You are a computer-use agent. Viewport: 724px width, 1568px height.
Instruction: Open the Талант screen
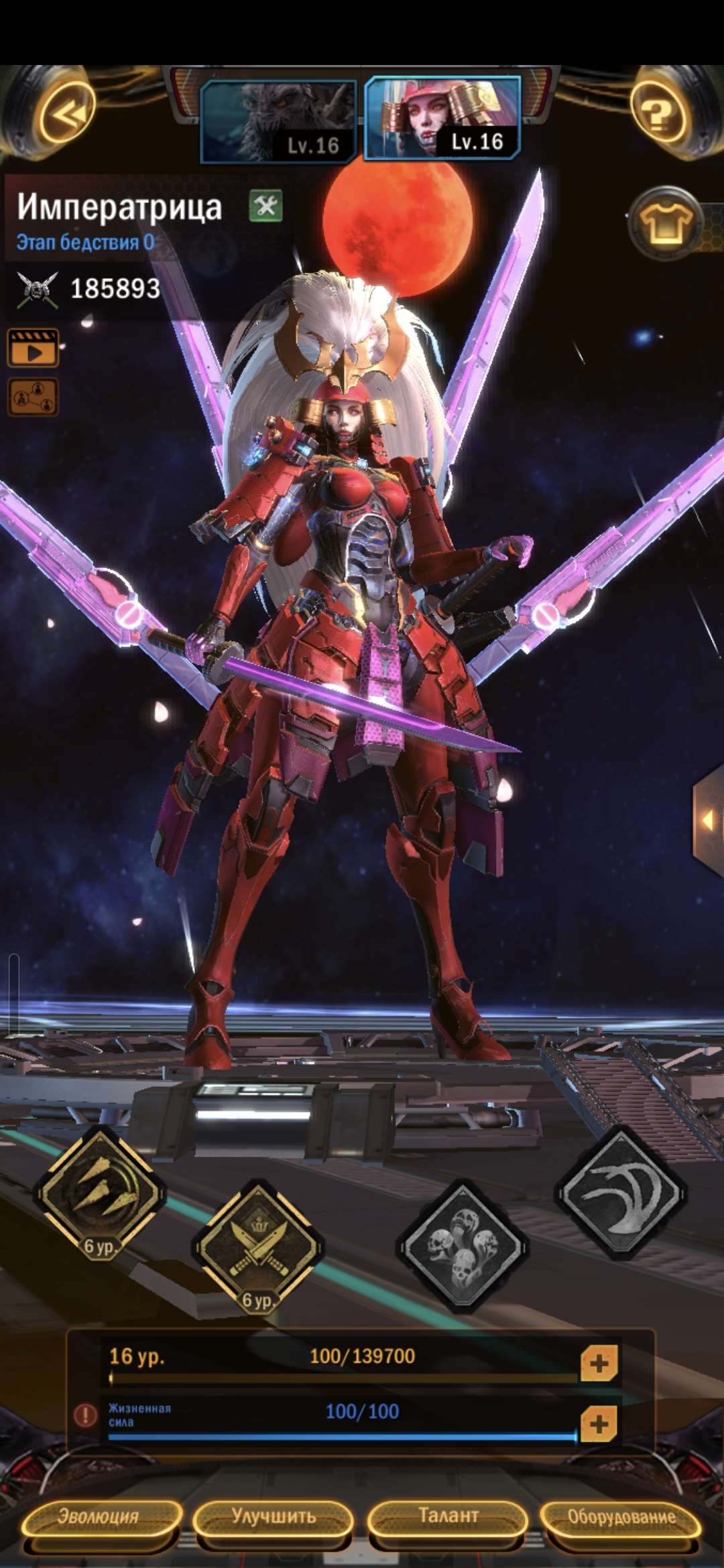coord(448,1517)
